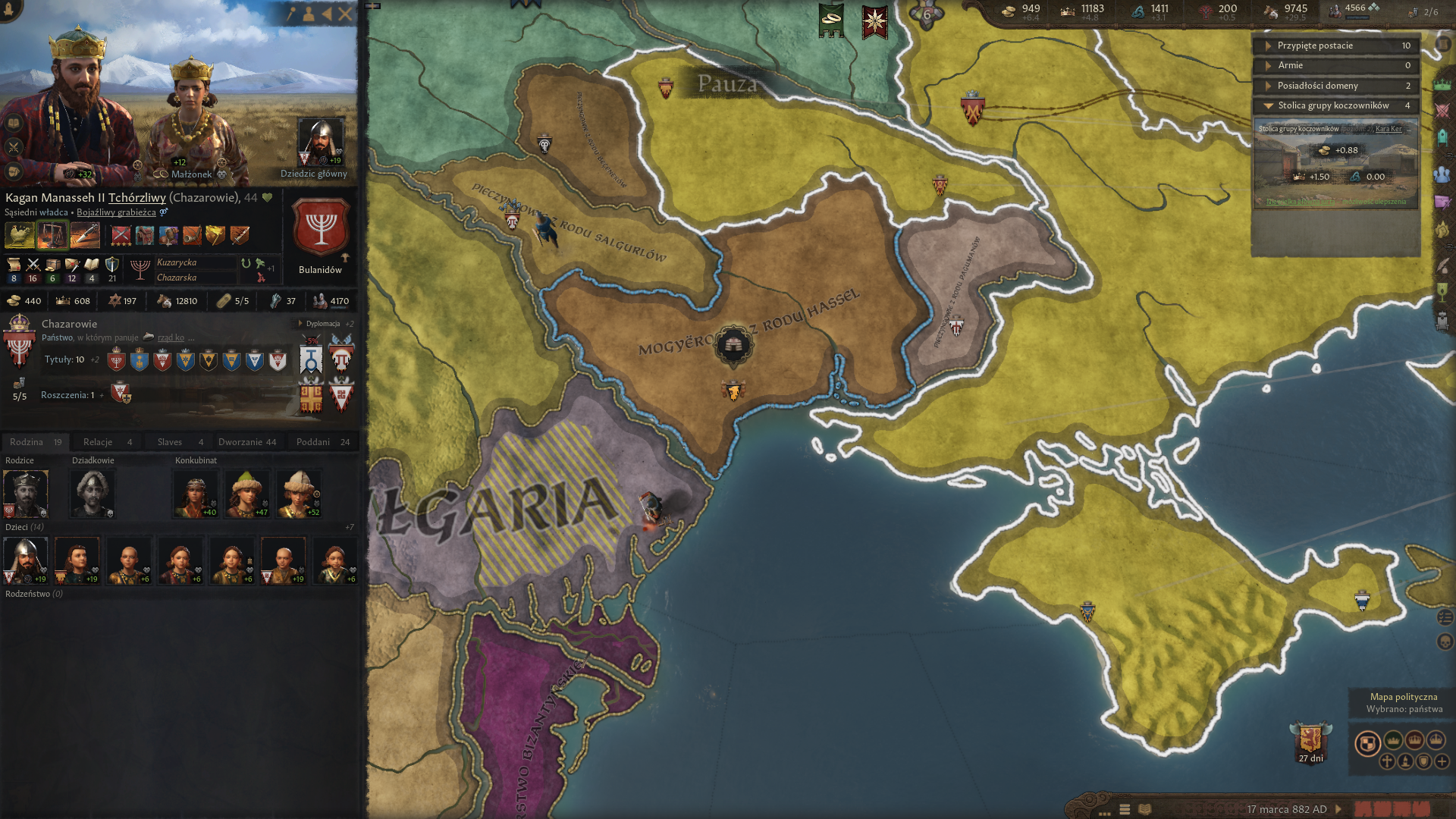Viewport: 1456px width, 819px height.
Task: Expand the Przypięte postacie list
Action: [1335, 45]
